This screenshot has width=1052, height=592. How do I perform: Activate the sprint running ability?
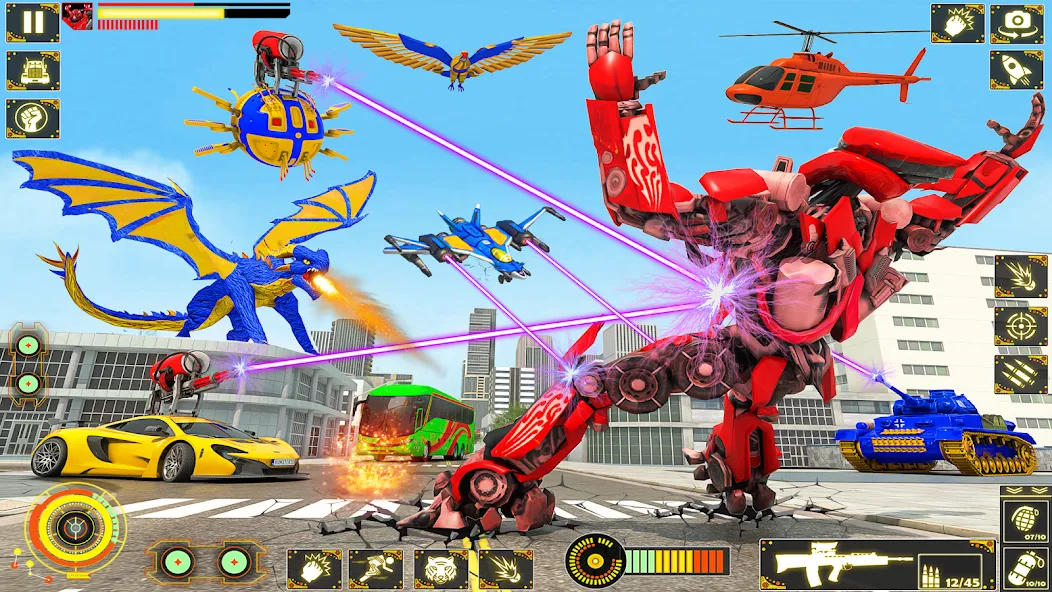pos(376,569)
